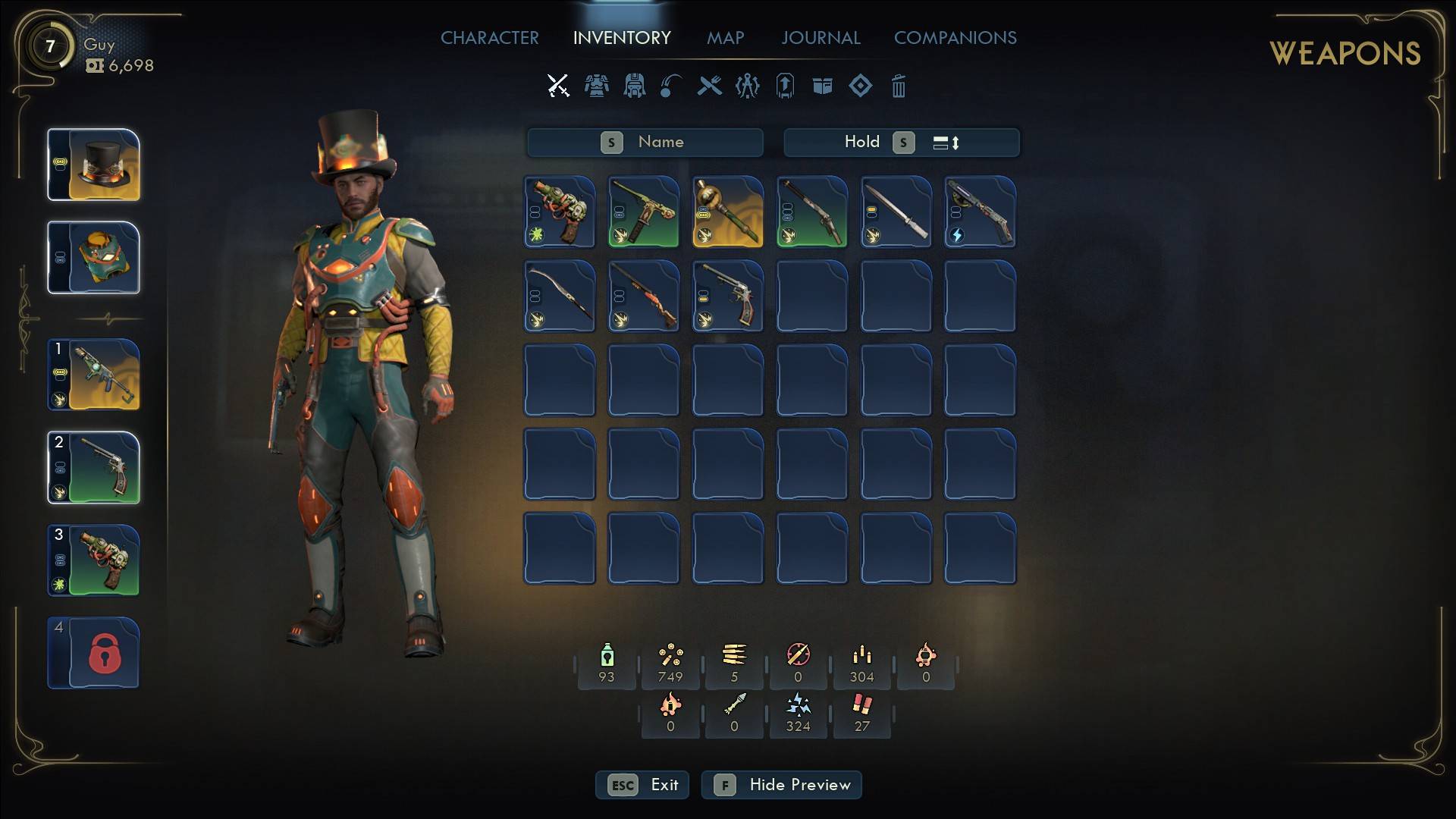The image size is (1456, 819).
Task: Show the helmet category filter
Action: click(x=634, y=86)
